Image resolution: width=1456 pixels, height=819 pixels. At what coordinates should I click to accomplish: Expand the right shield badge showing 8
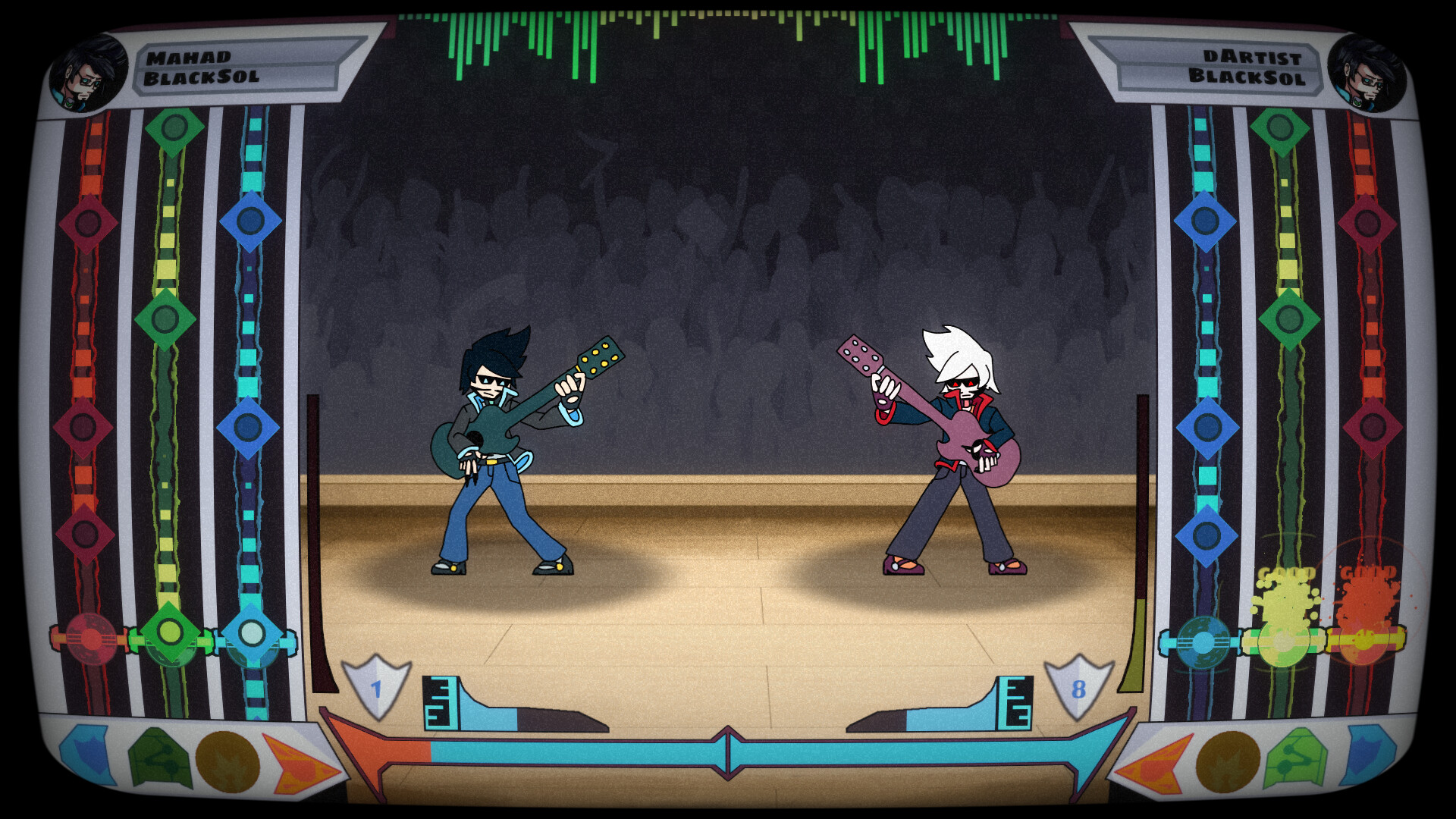(1080, 690)
